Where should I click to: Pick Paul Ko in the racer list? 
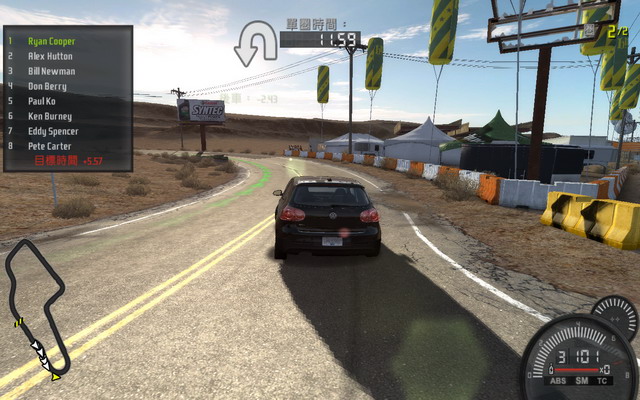42,102
